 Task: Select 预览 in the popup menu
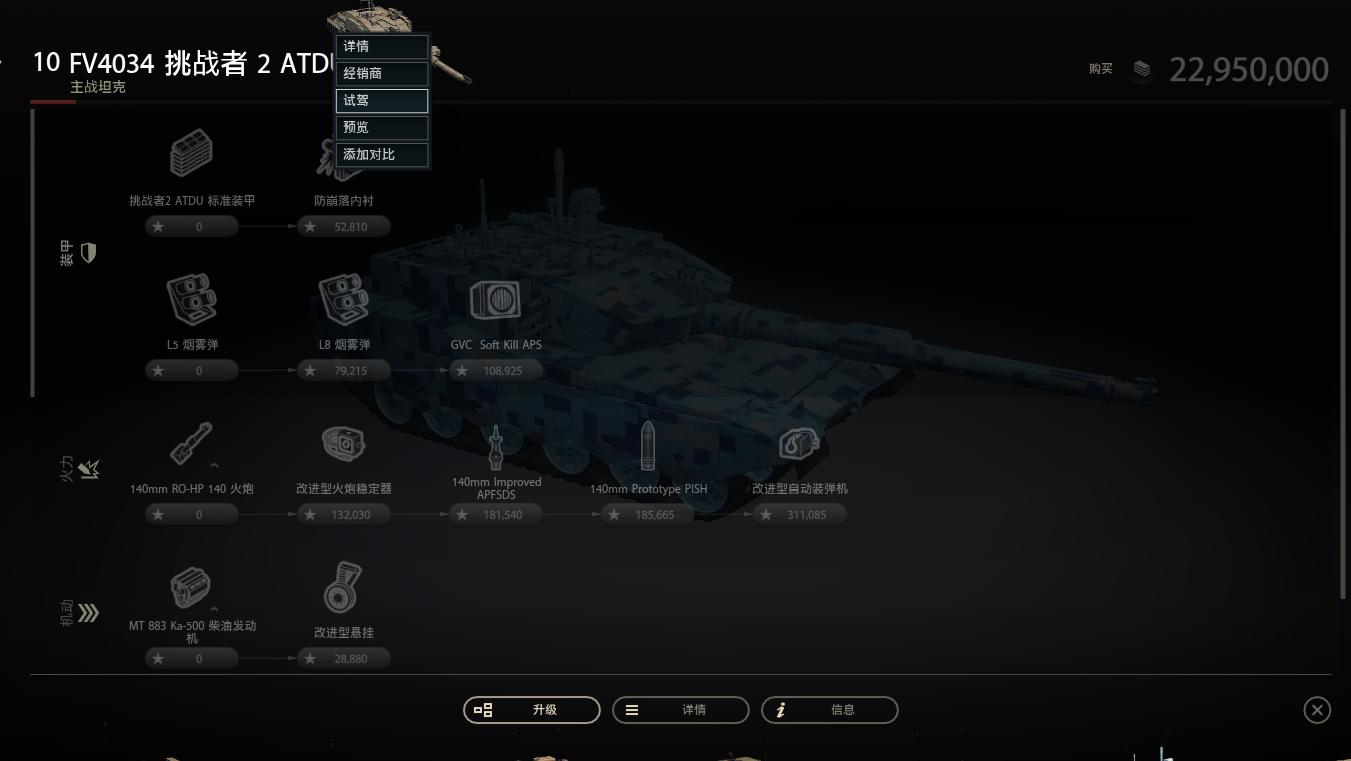[x=381, y=127]
